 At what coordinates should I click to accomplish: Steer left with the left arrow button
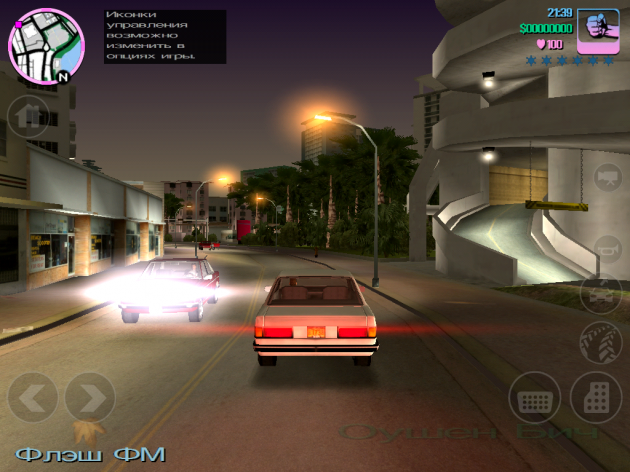[32, 397]
